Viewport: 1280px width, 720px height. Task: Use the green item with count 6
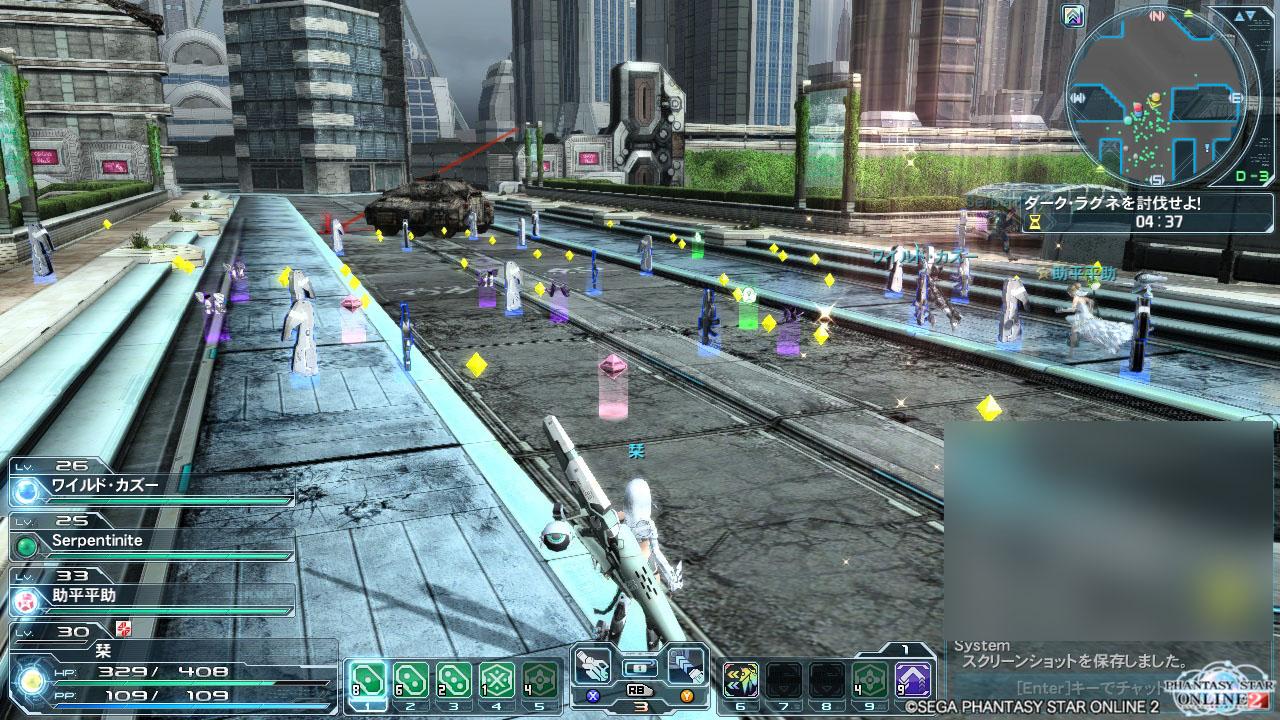(410, 680)
